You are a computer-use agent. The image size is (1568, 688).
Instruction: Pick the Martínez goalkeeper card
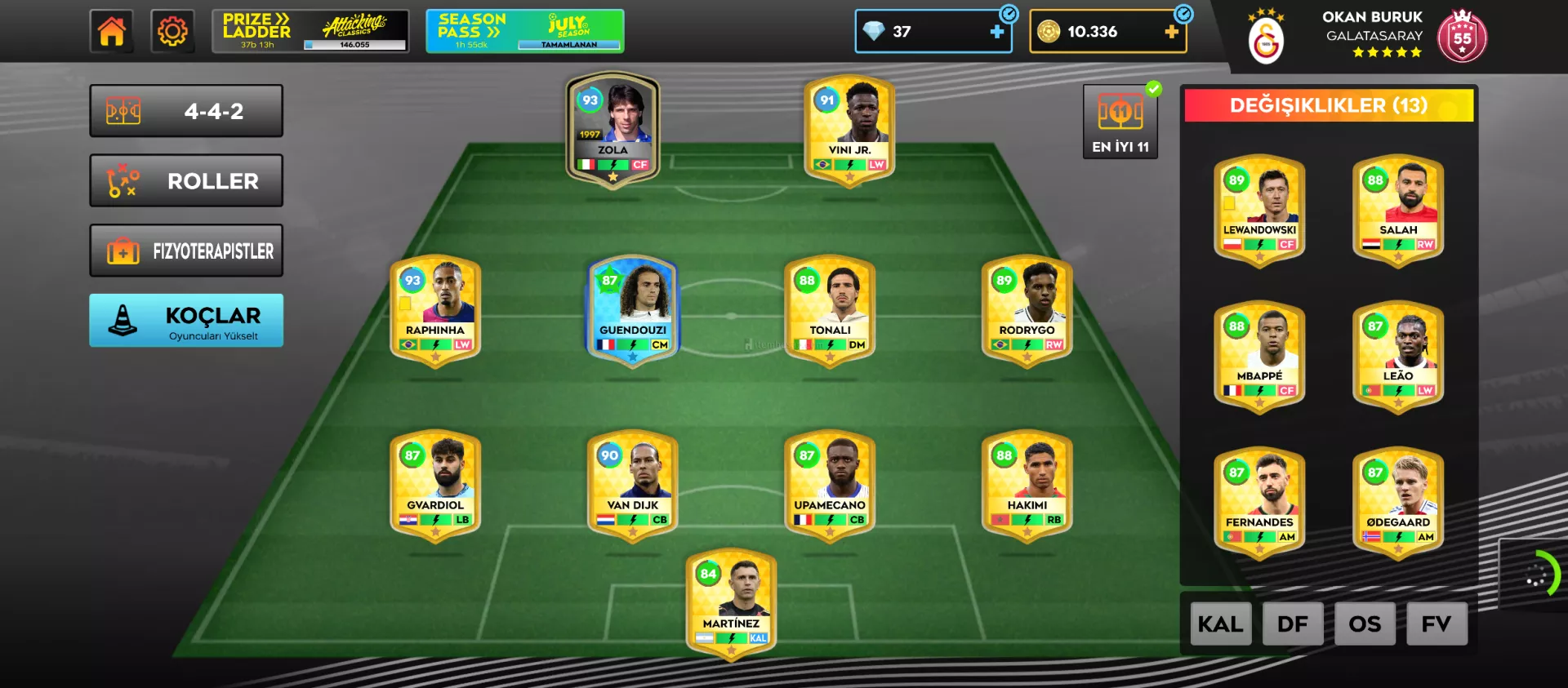click(731, 602)
